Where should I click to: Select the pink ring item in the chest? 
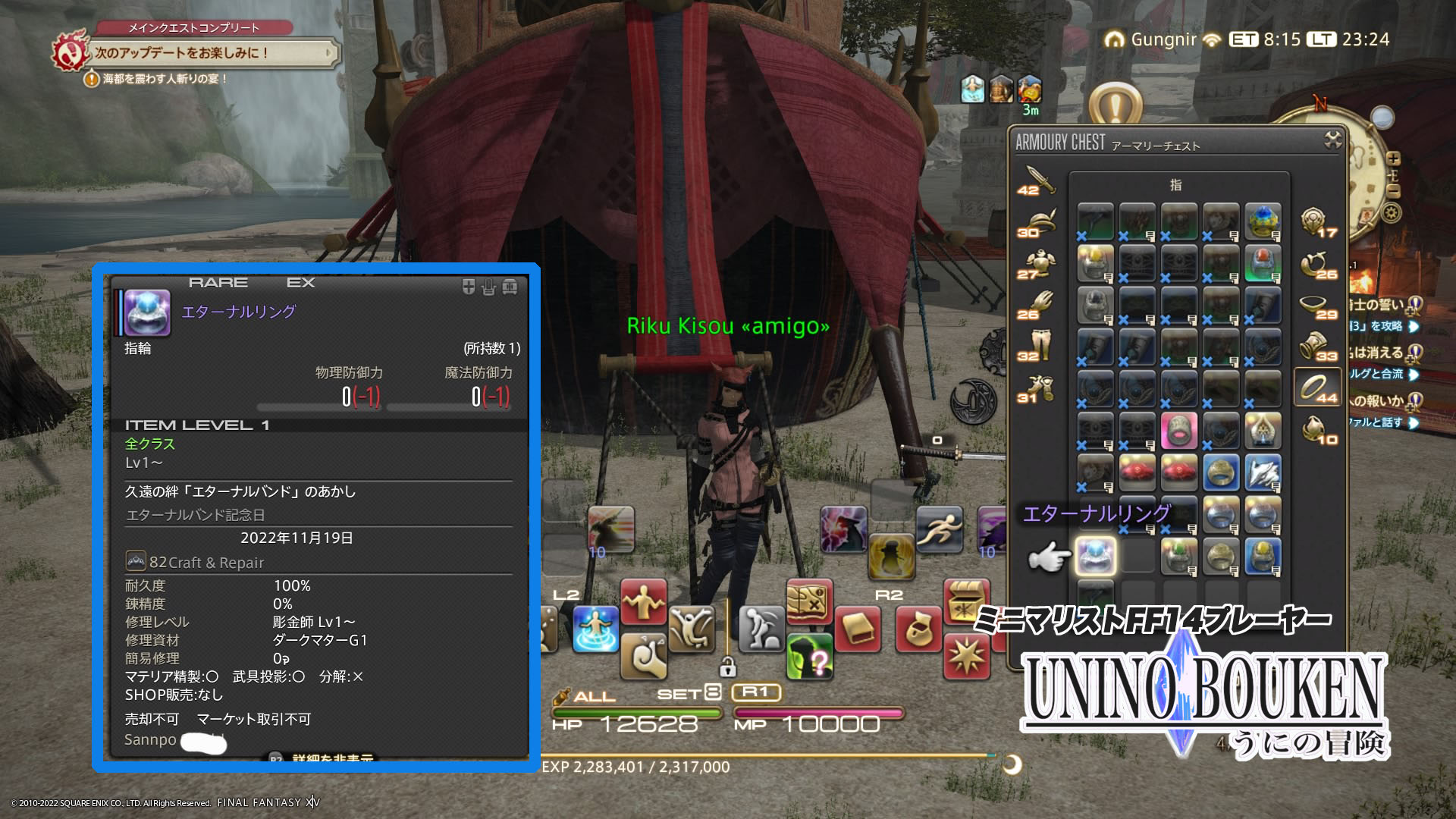[x=1178, y=431]
